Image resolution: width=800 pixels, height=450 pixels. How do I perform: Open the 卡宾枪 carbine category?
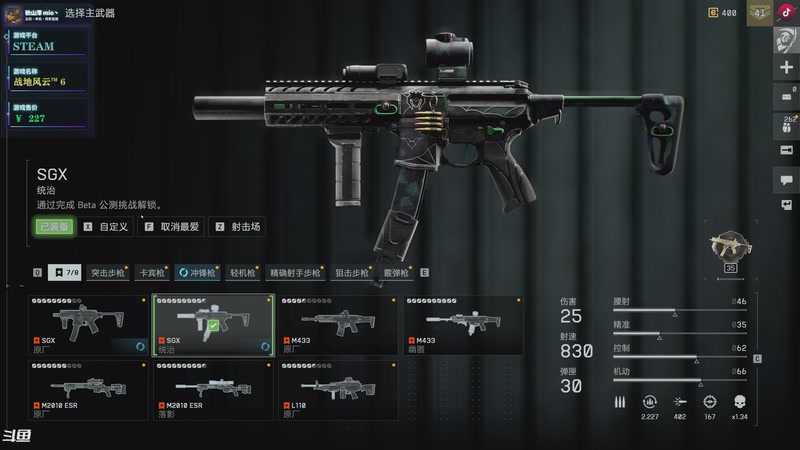click(x=152, y=272)
